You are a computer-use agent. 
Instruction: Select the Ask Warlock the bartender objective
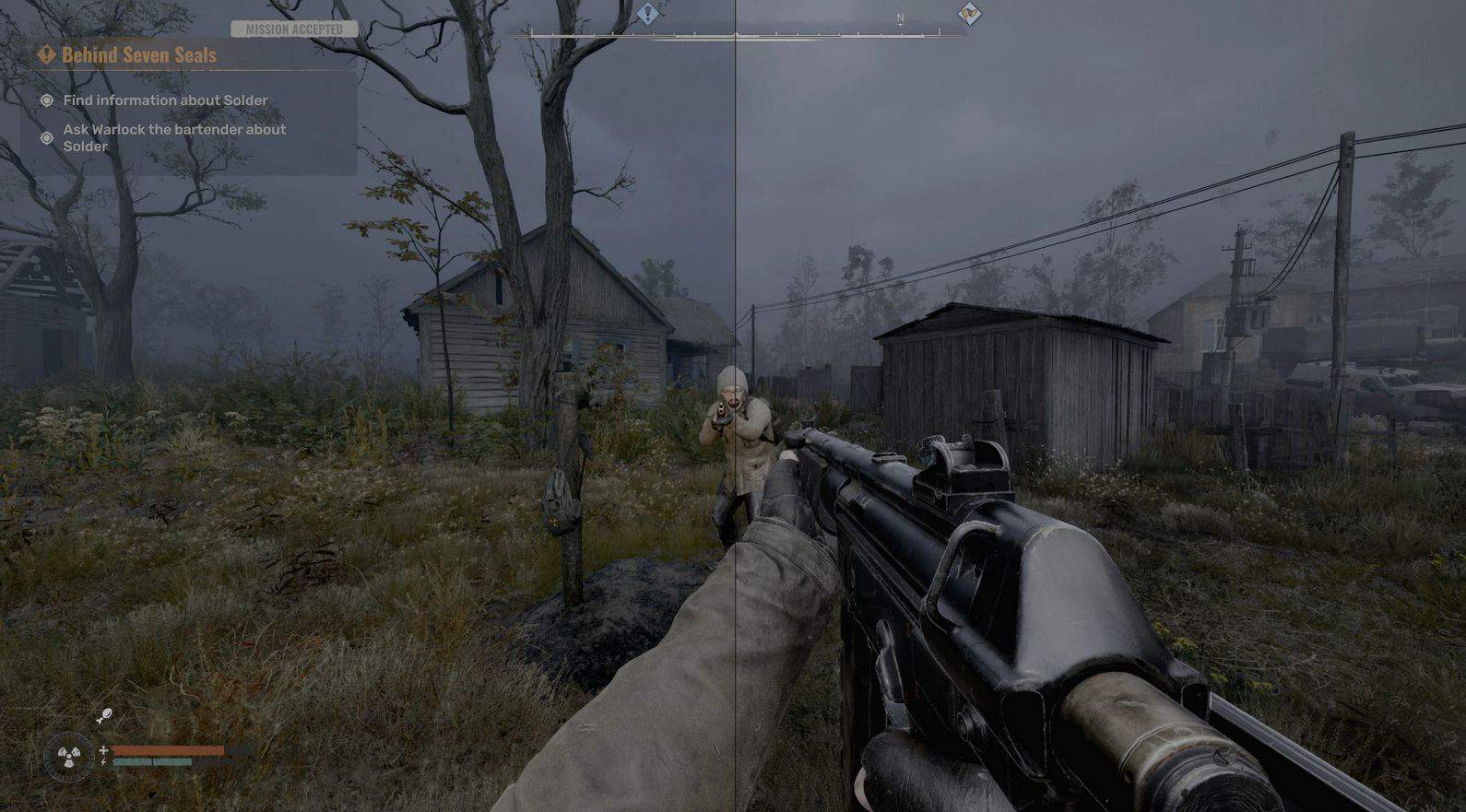(174, 137)
